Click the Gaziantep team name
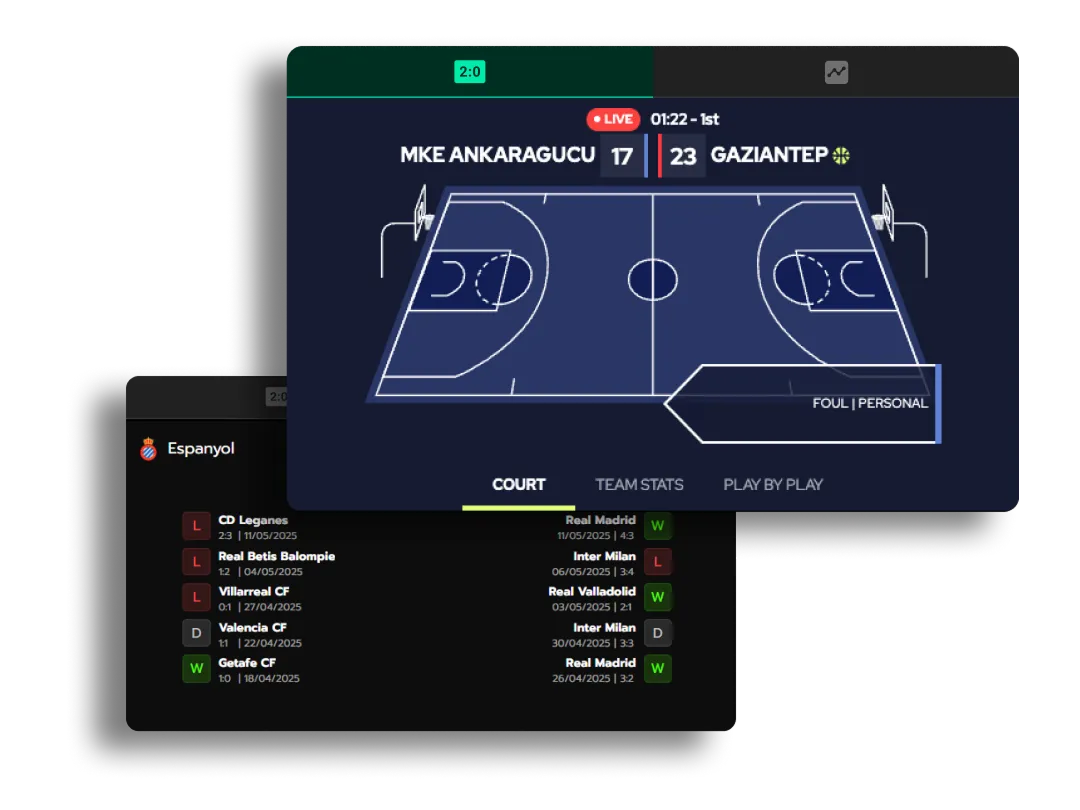Viewport: 1080px width, 810px height. 769,155
